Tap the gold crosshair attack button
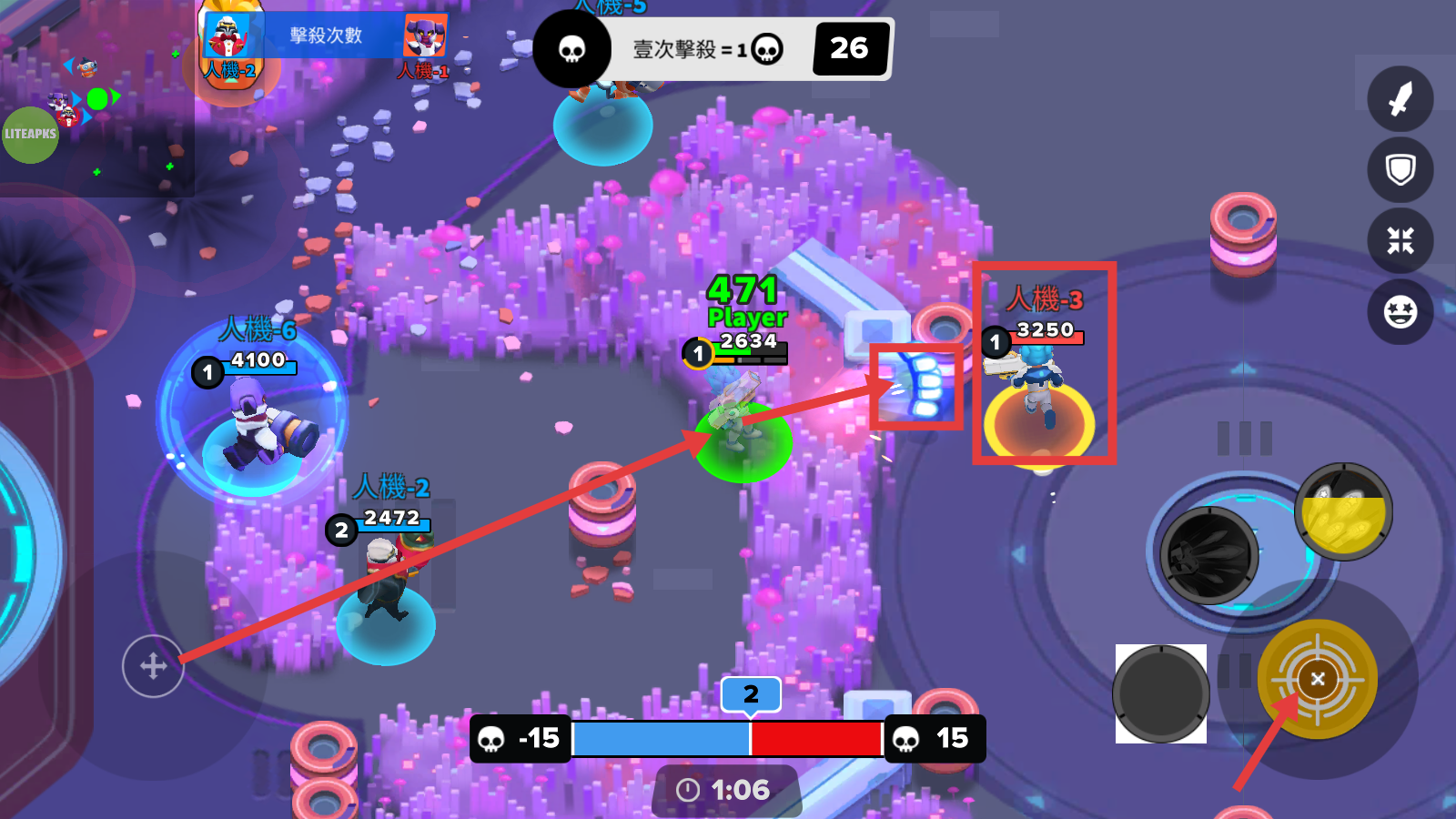The width and height of the screenshot is (1456, 819). [1317, 679]
